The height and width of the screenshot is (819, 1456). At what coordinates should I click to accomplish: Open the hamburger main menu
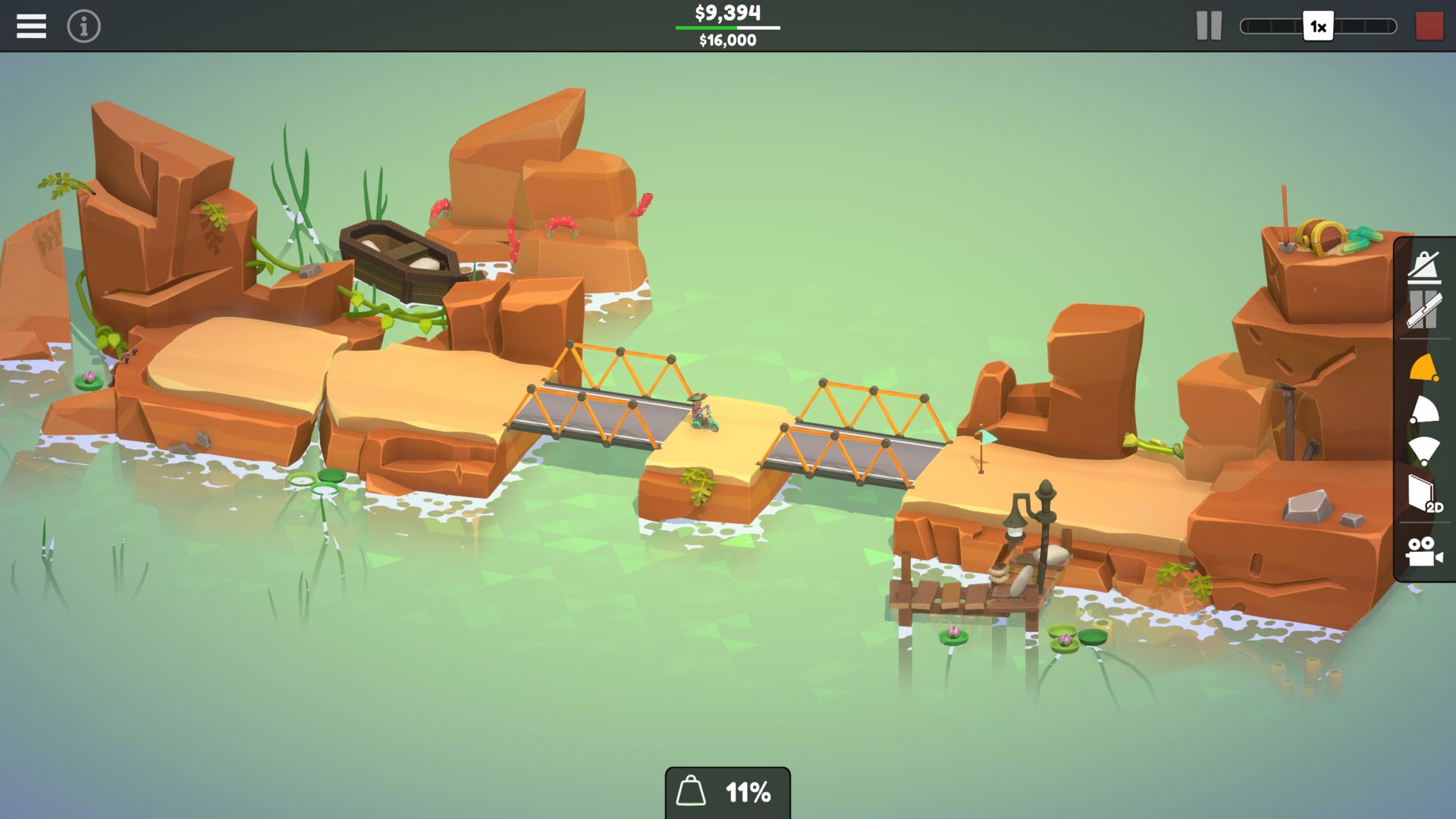(31, 27)
